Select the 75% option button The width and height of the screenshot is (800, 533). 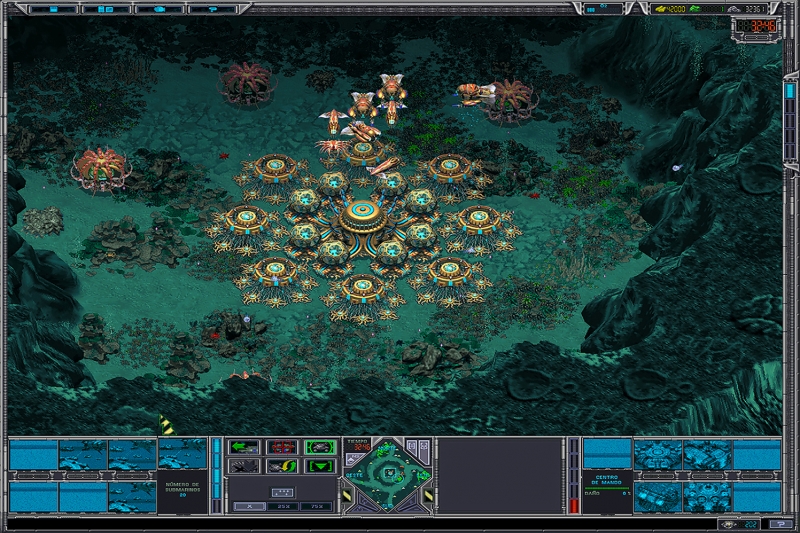(x=318, y=506)
